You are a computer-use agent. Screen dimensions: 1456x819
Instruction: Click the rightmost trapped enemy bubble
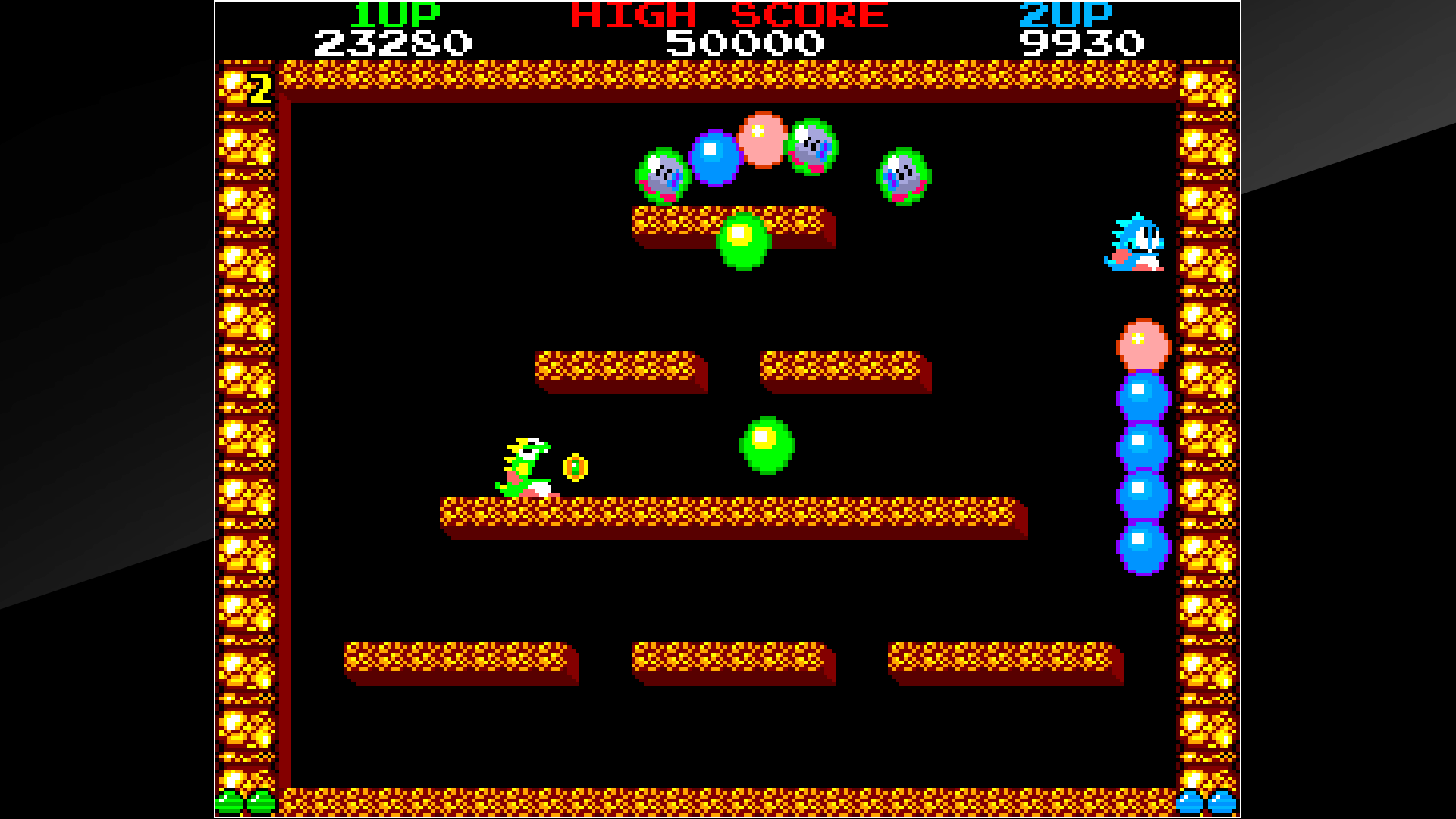click(902, 174)
